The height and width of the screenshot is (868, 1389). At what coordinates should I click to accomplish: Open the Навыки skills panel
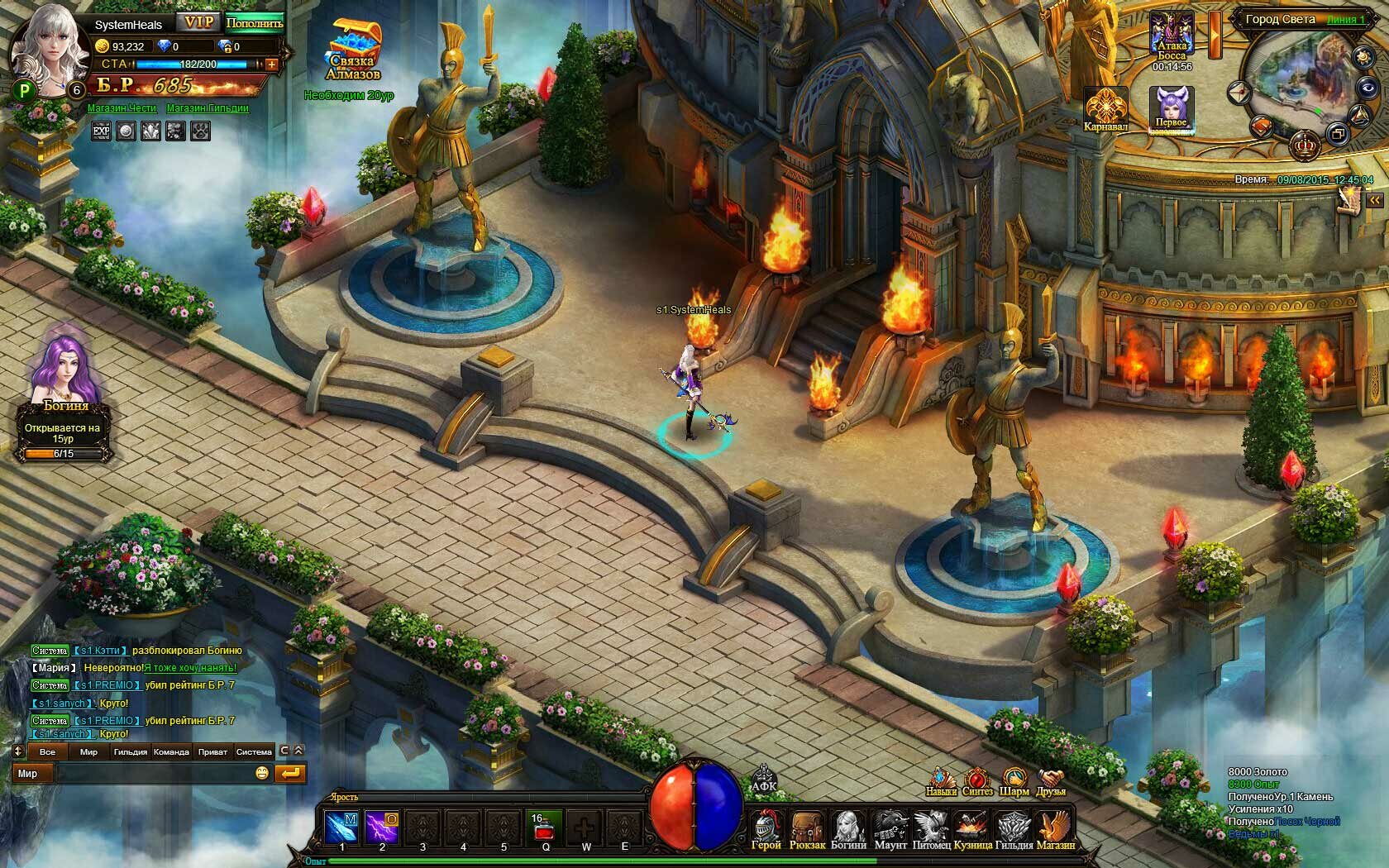[941, 781]
